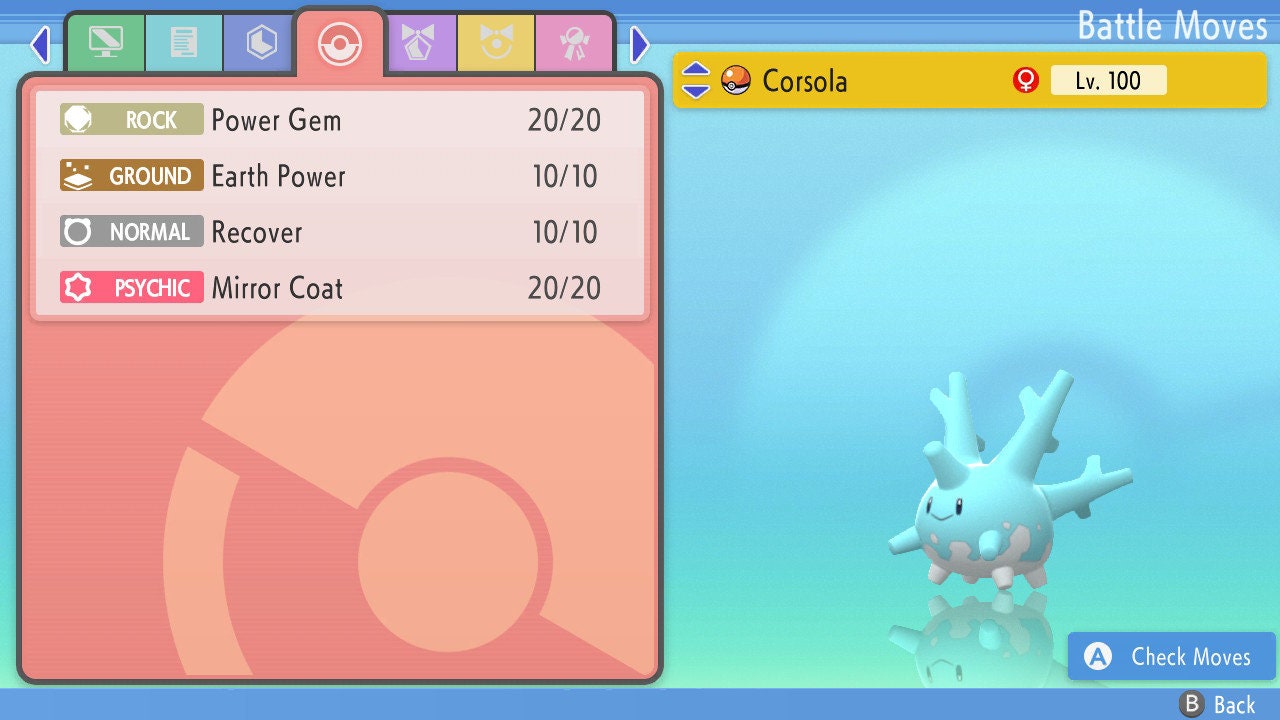Switch to the yellow medal tab
1280x720 pixels.
497,43
